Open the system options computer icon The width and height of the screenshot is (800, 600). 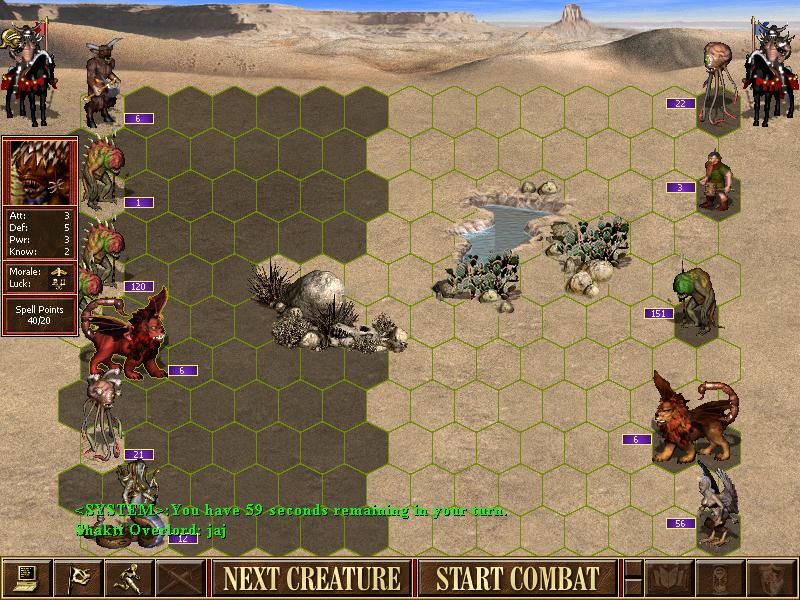(26, 578)
